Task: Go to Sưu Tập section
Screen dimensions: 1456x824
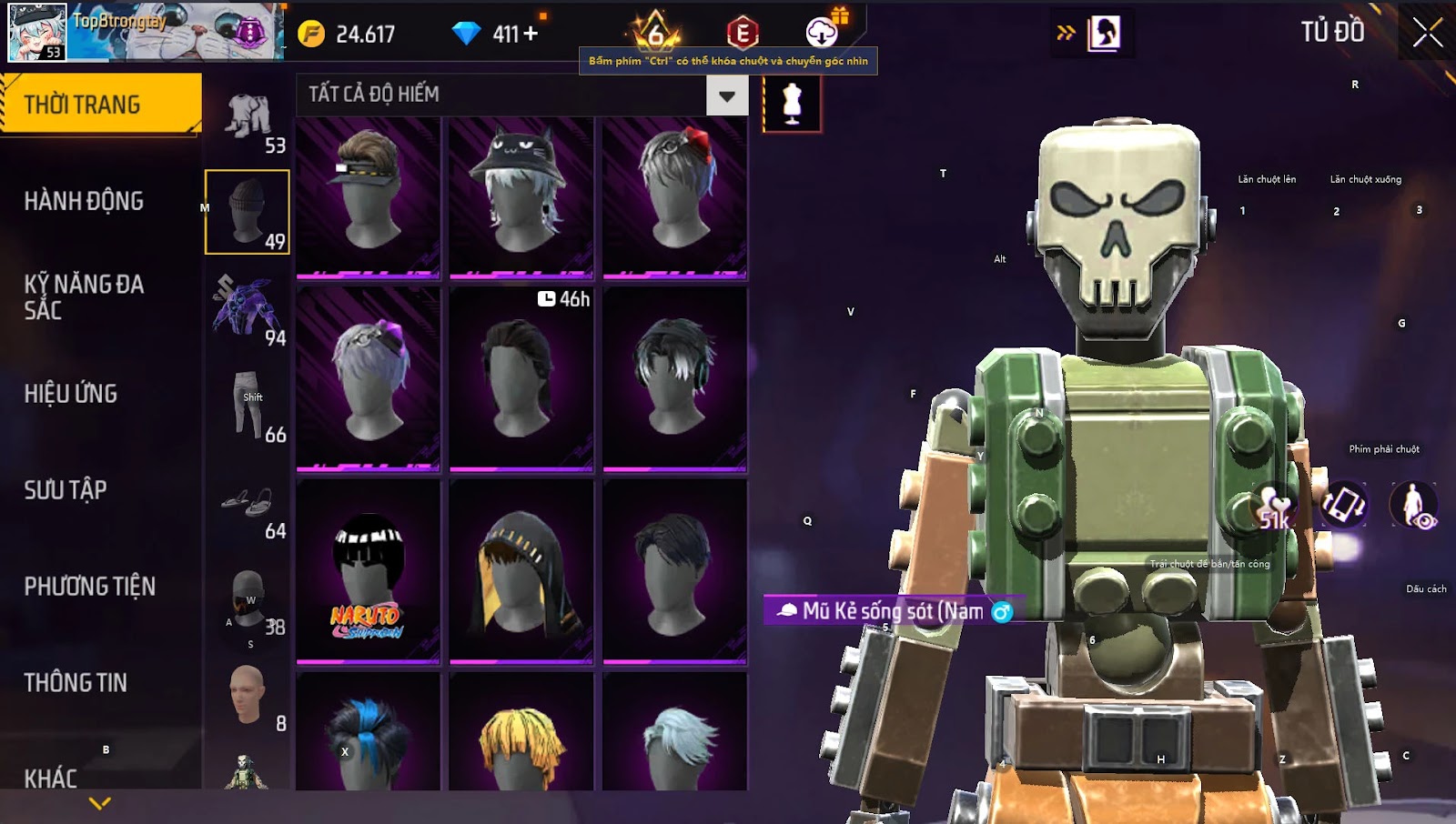Action: tap(66, 490)
